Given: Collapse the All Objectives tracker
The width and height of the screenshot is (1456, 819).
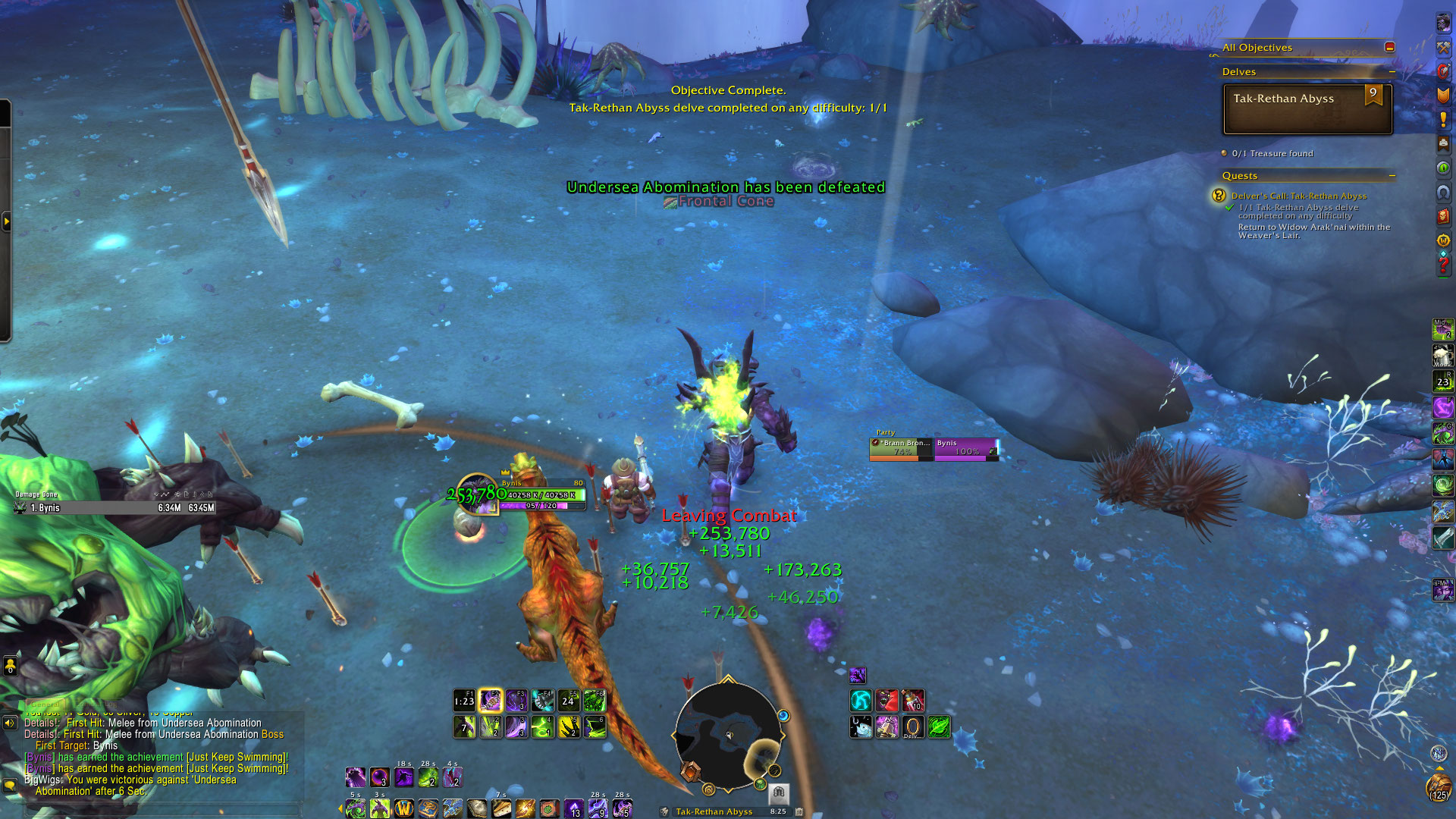Looking at the screenshot, I should (1389, 47).
